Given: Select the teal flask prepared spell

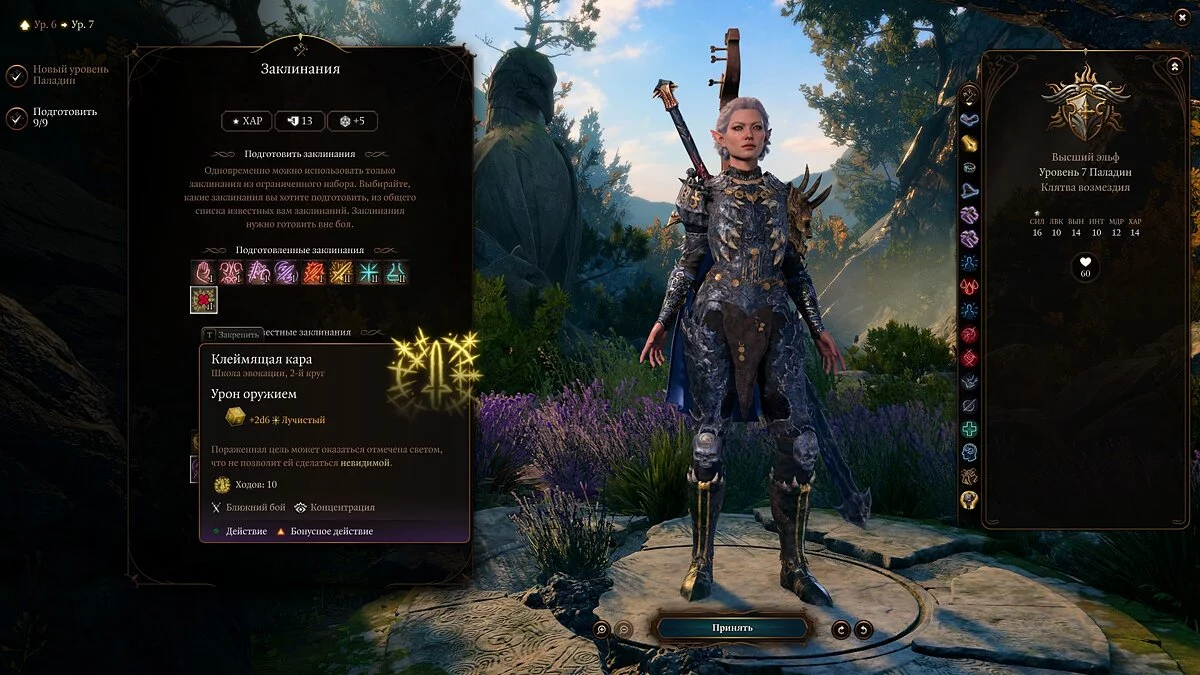Looking at the screenshot, I should click(396, 272).
